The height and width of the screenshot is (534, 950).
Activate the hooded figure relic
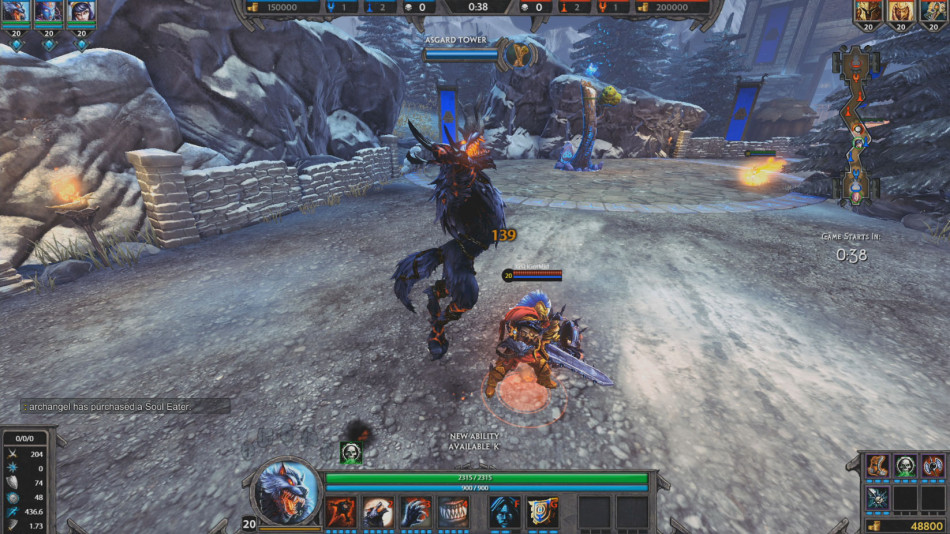(x=505, y=512)
